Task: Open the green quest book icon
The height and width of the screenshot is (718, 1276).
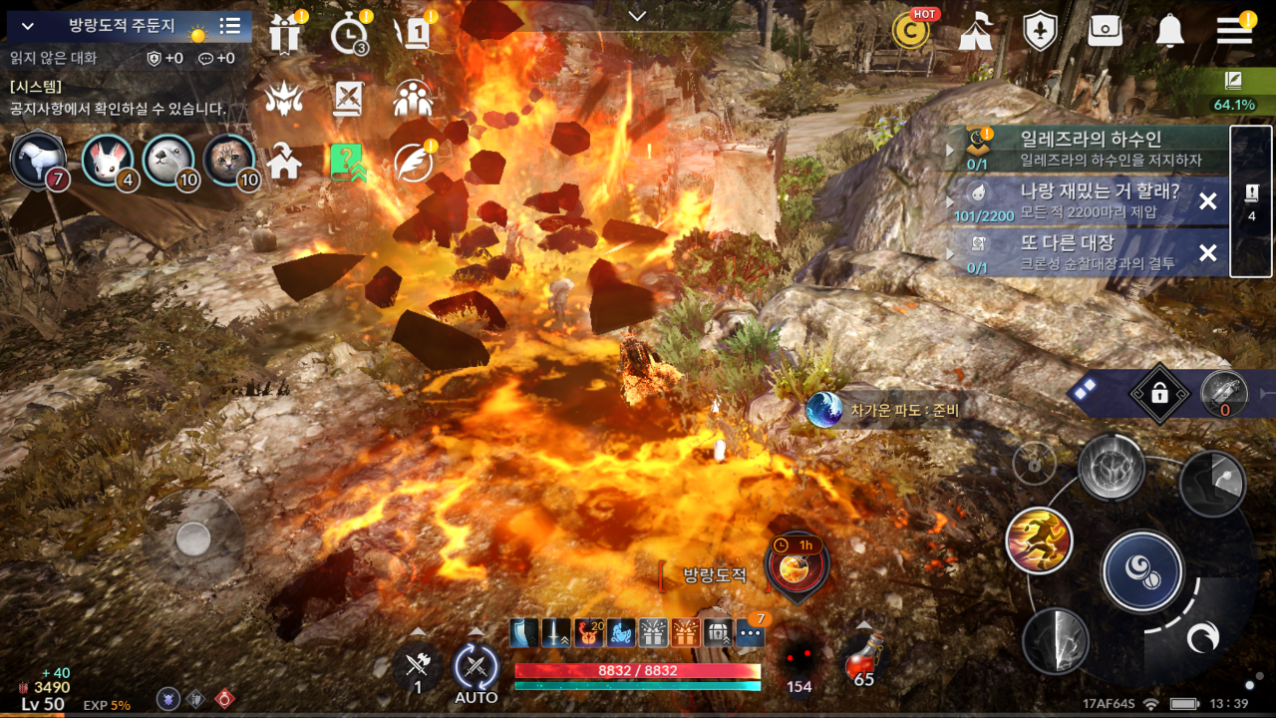Action: [x=347, y=162]
